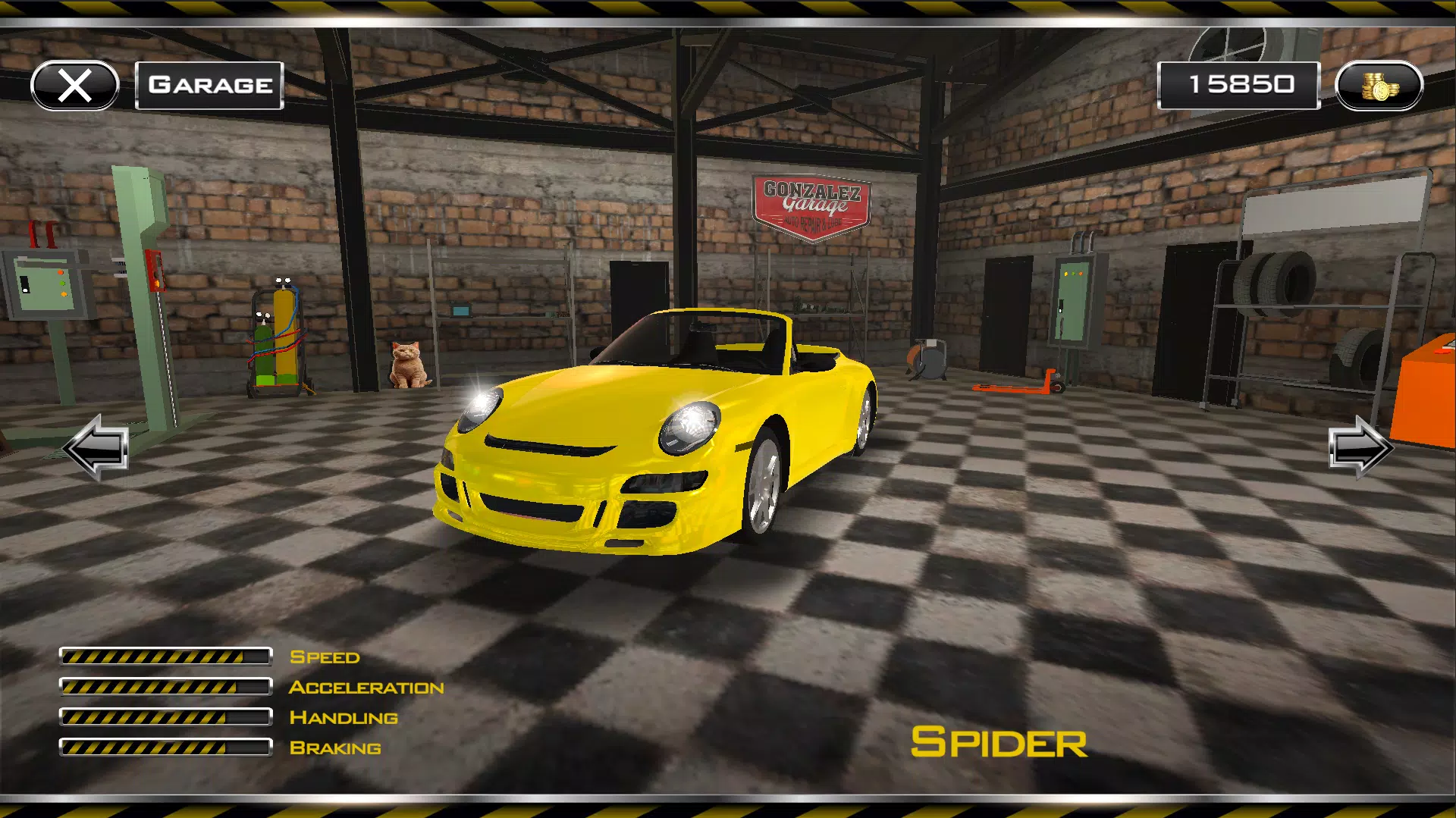
Task: Click the Braking stat bar
Action: 166,748
